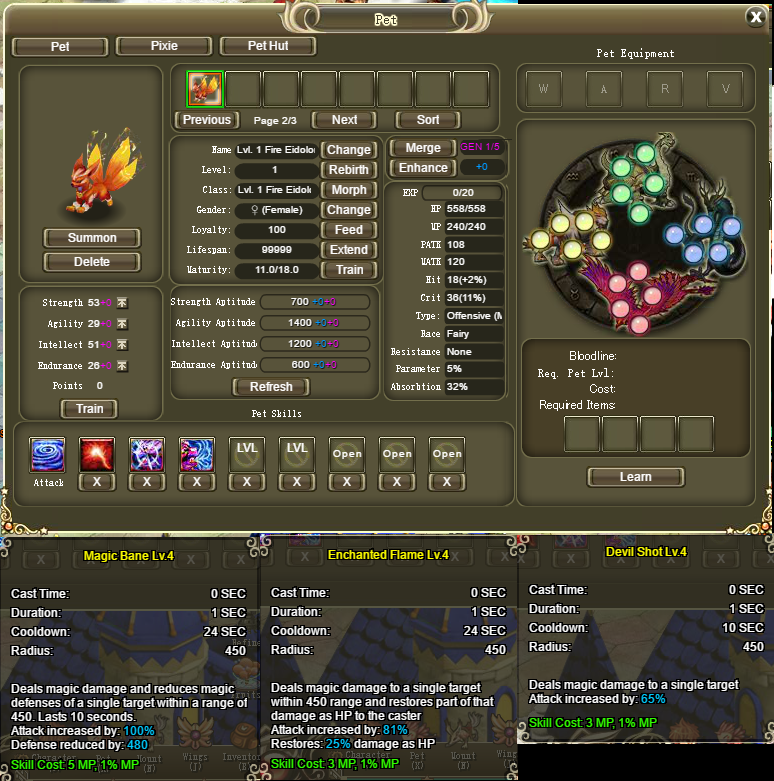Refresh the pet aptitudes
The image size is (774, 781).
(271, 387)
